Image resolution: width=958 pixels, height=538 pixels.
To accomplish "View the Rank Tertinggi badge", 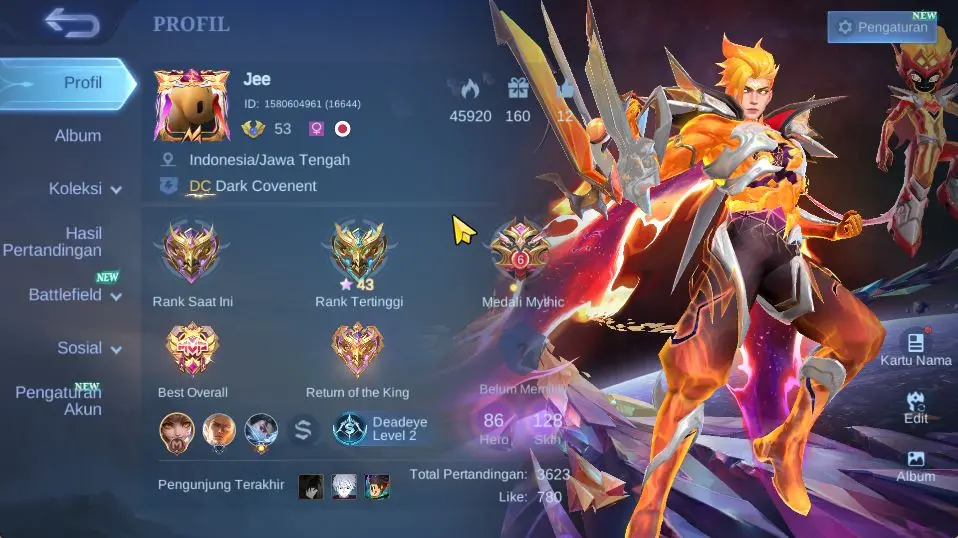I will point(358,251).
